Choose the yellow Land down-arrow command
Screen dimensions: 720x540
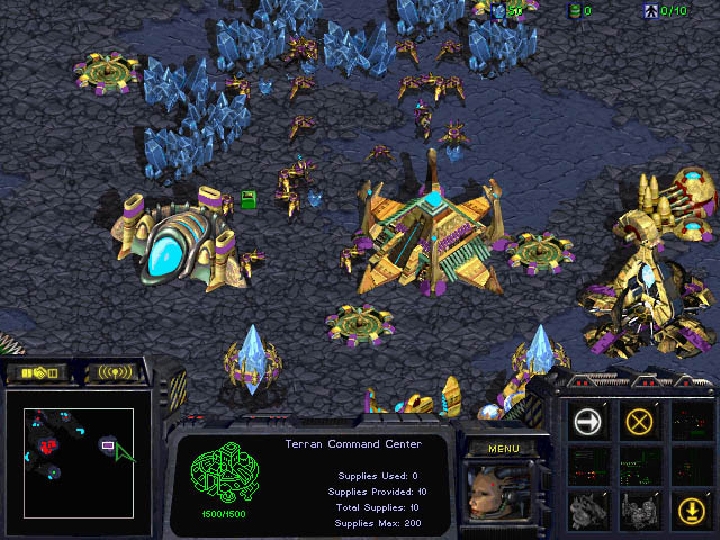[688, 509]
